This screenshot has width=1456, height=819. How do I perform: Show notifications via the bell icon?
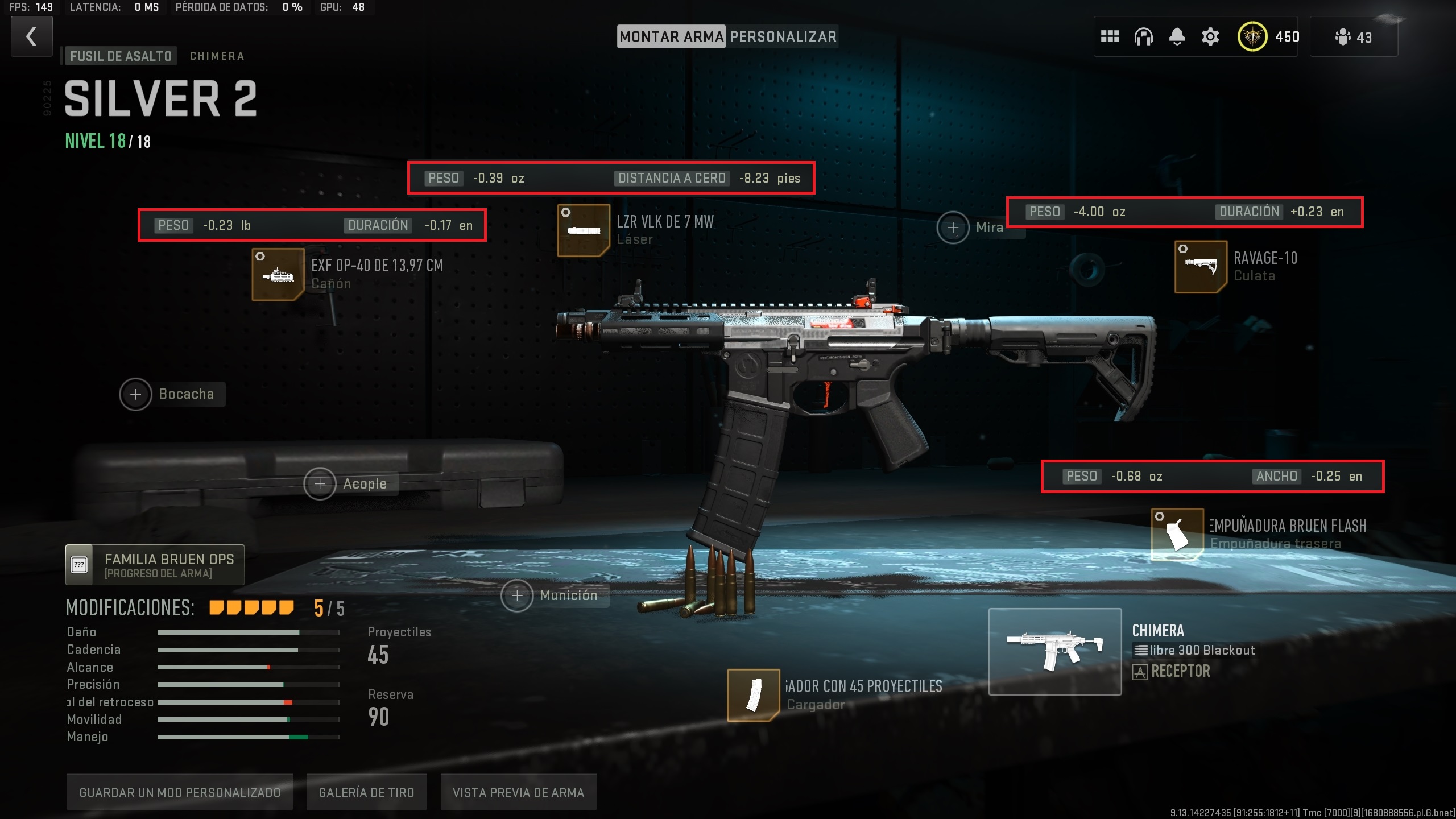tap(1177, 37)
